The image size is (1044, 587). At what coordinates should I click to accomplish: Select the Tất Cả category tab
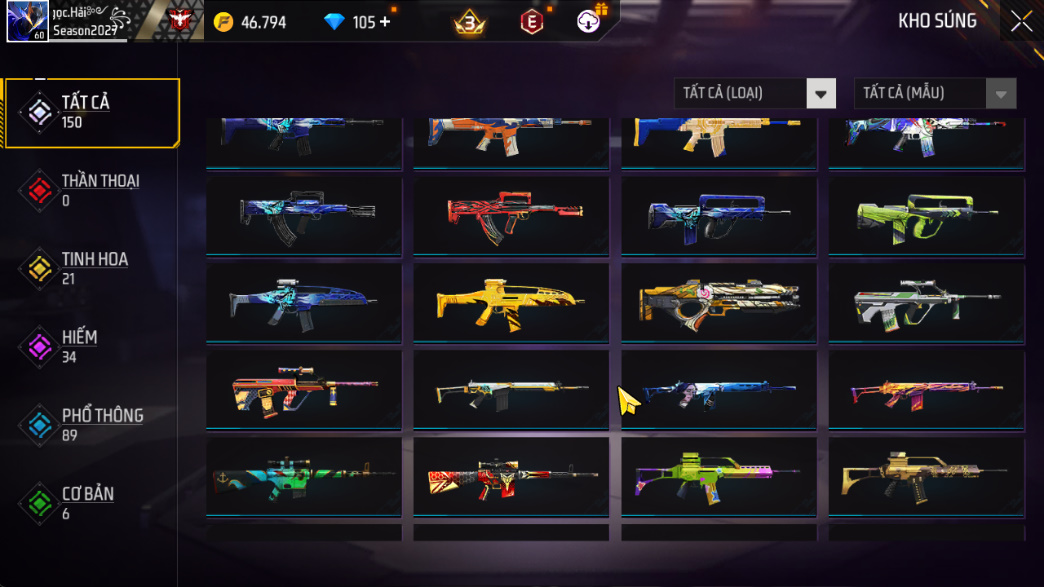click(x=92, y=112)
